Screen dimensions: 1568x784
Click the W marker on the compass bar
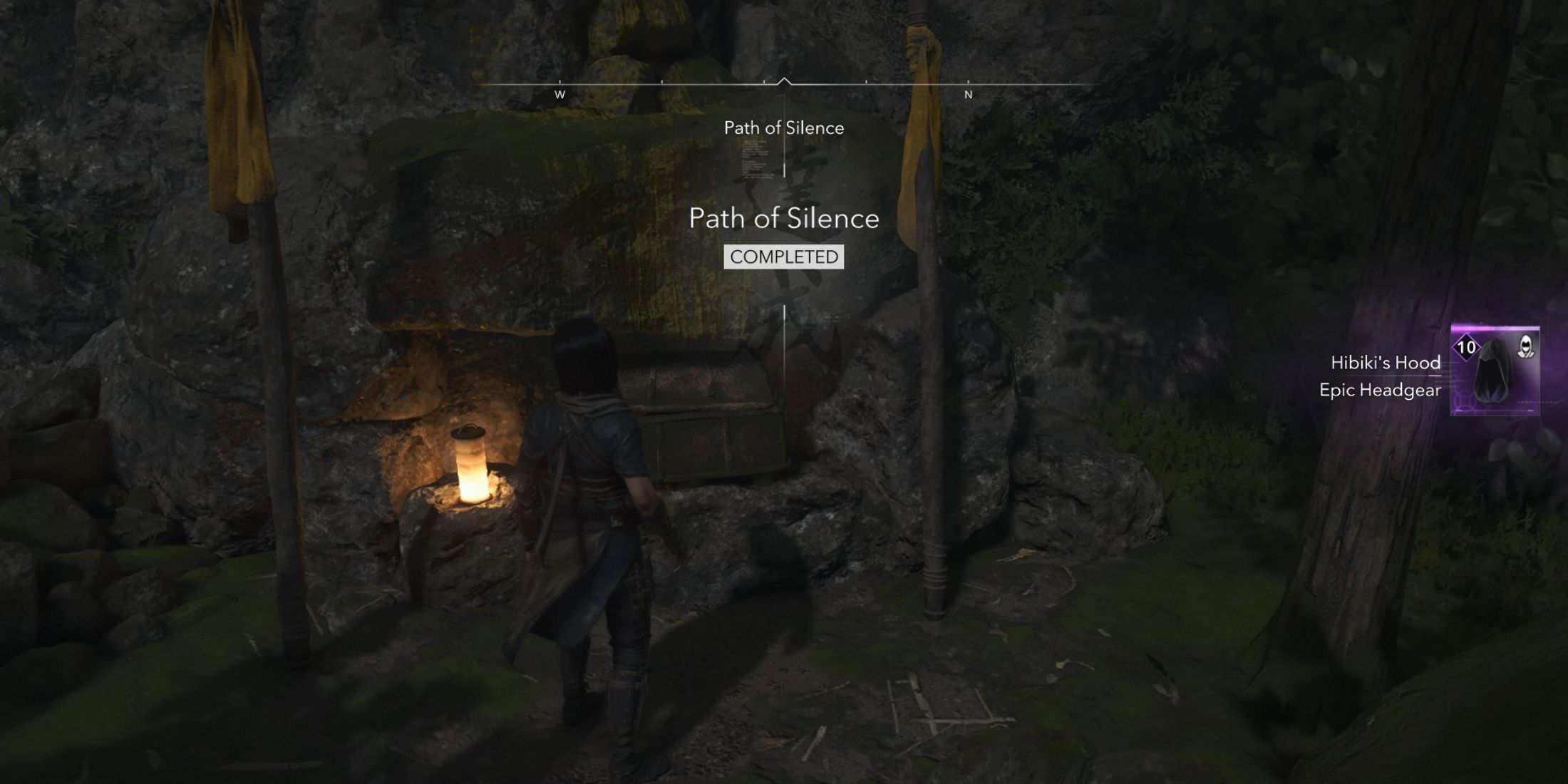tap(560, 93)
